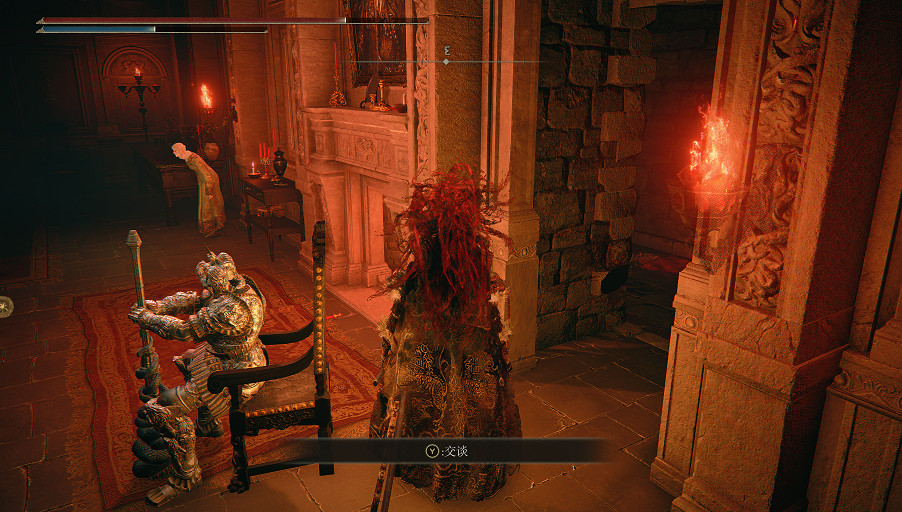
Task: Click the round golden emblem HUD icon
Action: 4,306
